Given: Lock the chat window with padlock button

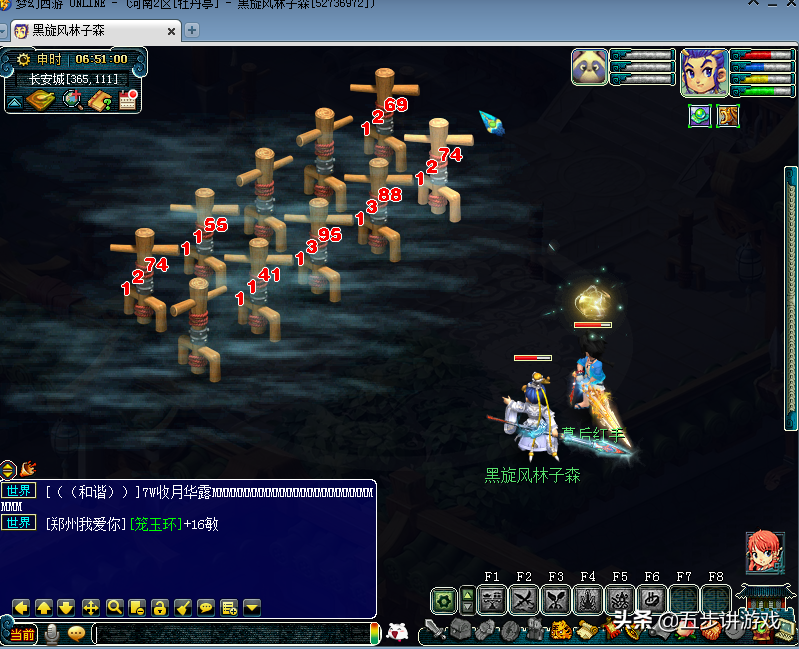Looking at the screenshot, I should tap(159, 607).
